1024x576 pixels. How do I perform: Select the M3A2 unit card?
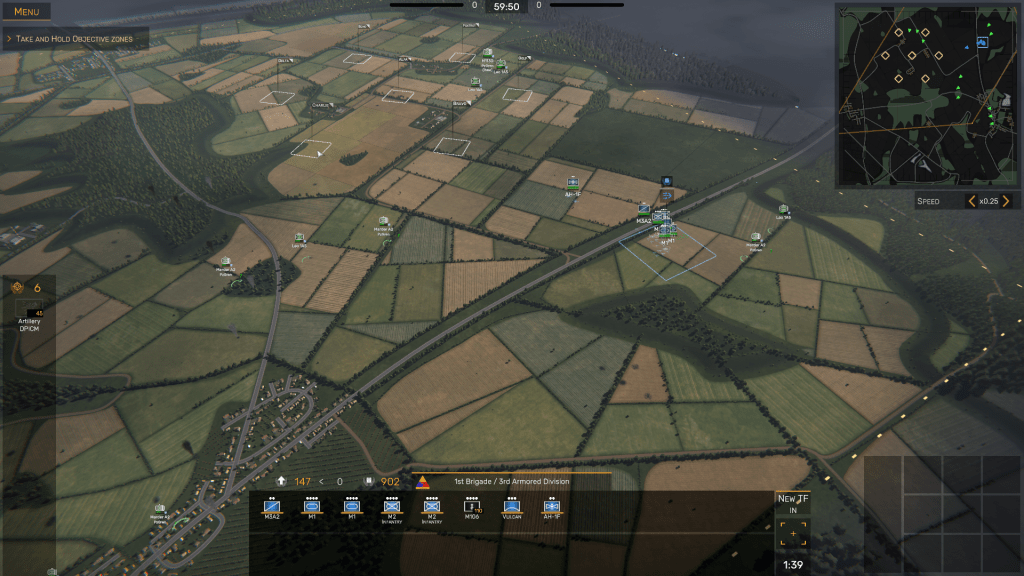tap(272, 506)
